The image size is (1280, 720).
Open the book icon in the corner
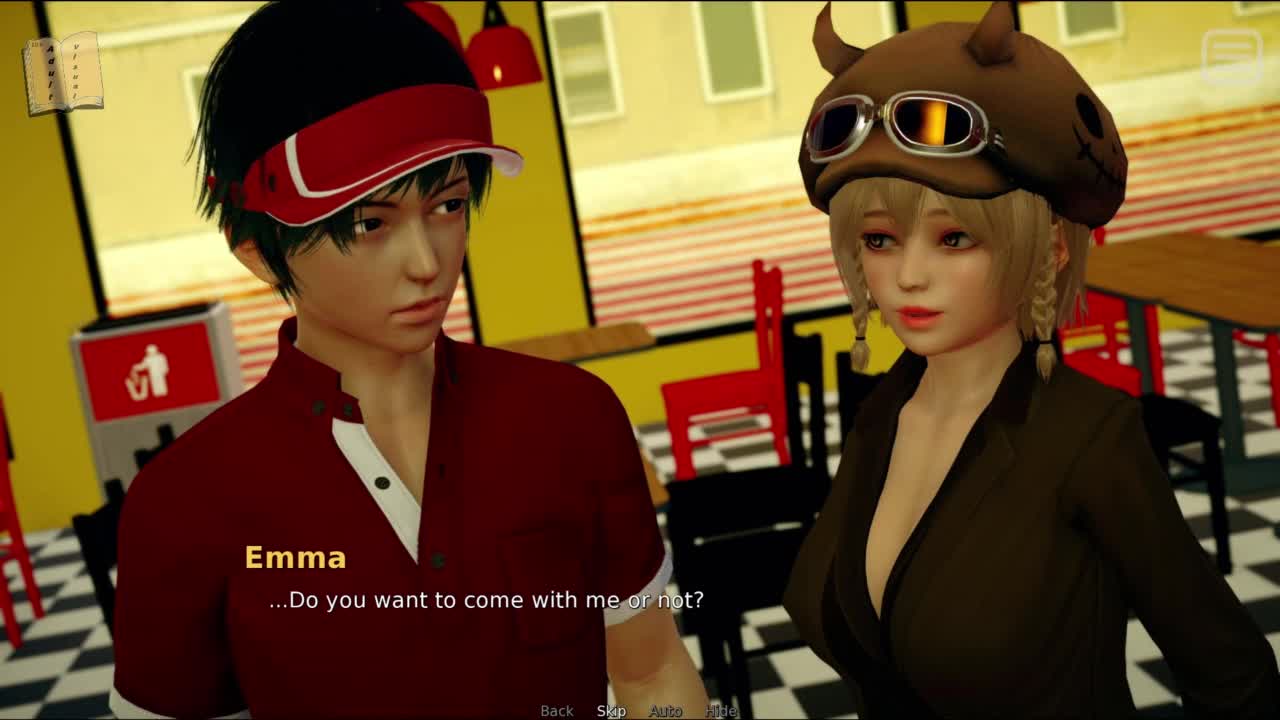63,73
